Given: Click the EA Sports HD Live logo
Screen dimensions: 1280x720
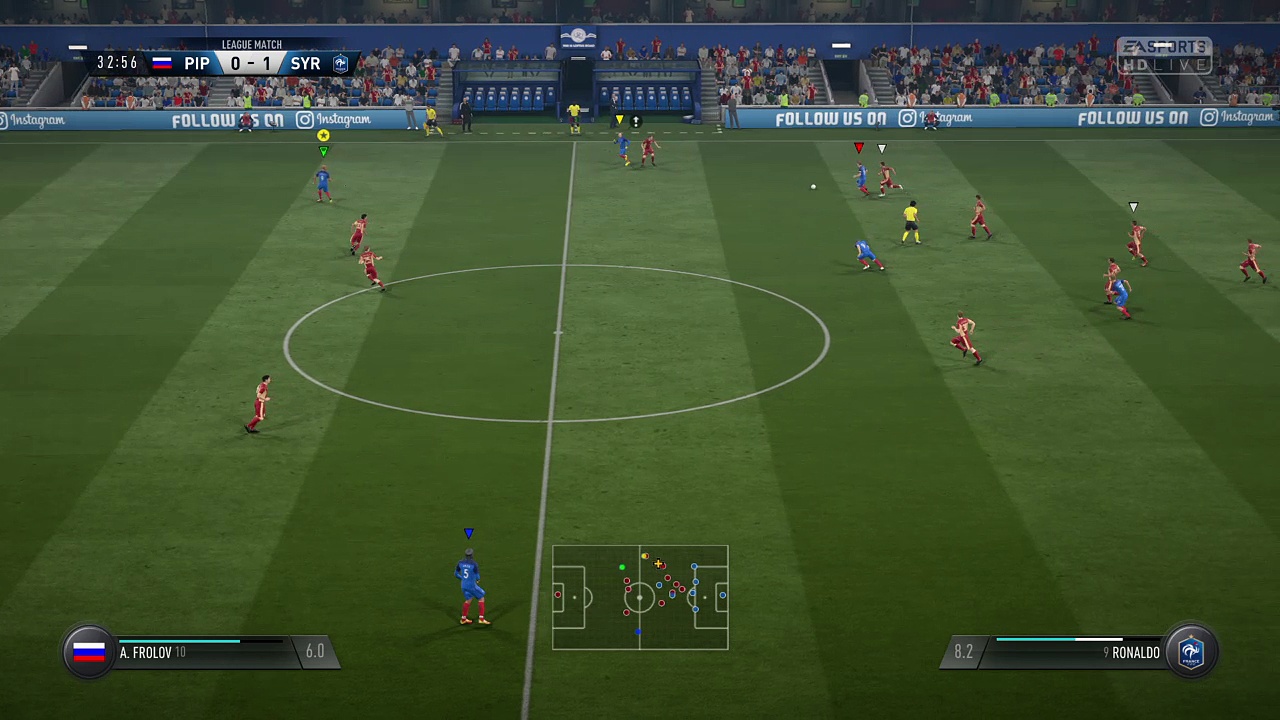Looking at the screenshot, I should (x=1164, y=56).
